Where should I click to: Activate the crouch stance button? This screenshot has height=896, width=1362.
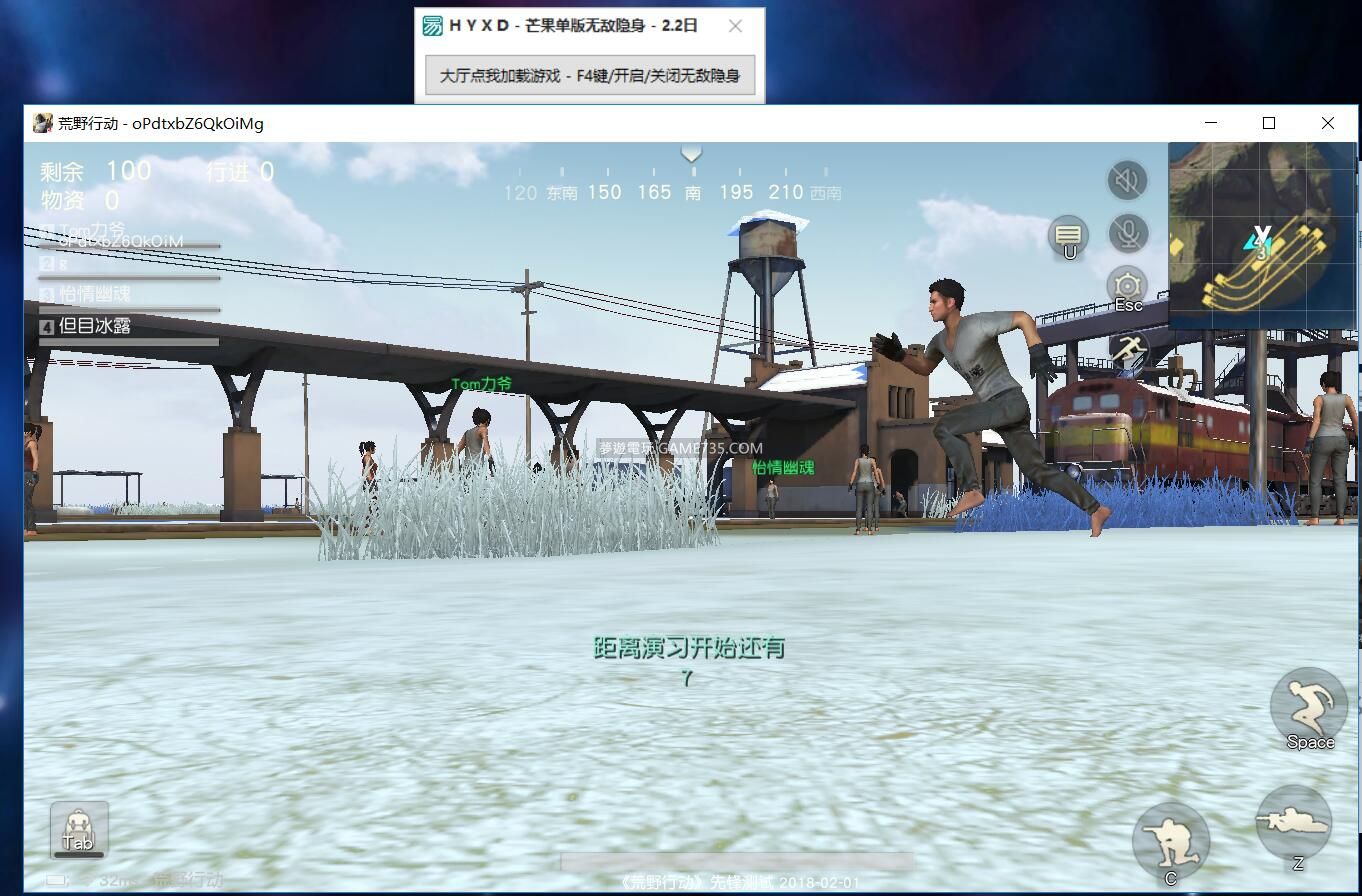pos(1170,840)
